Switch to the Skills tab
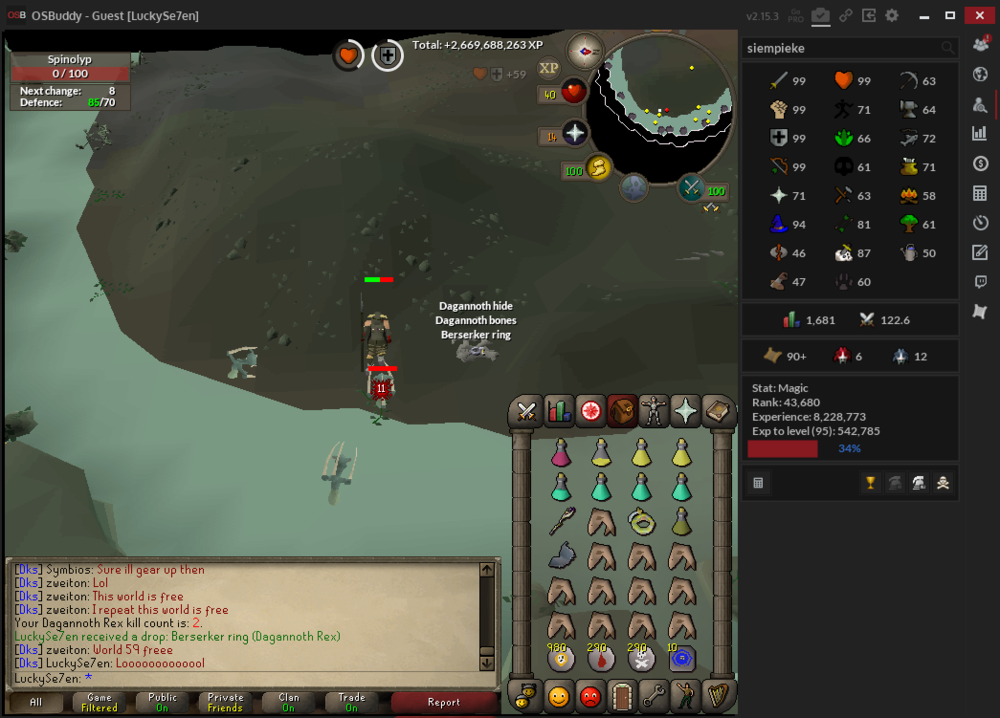 tap(558, 410)
